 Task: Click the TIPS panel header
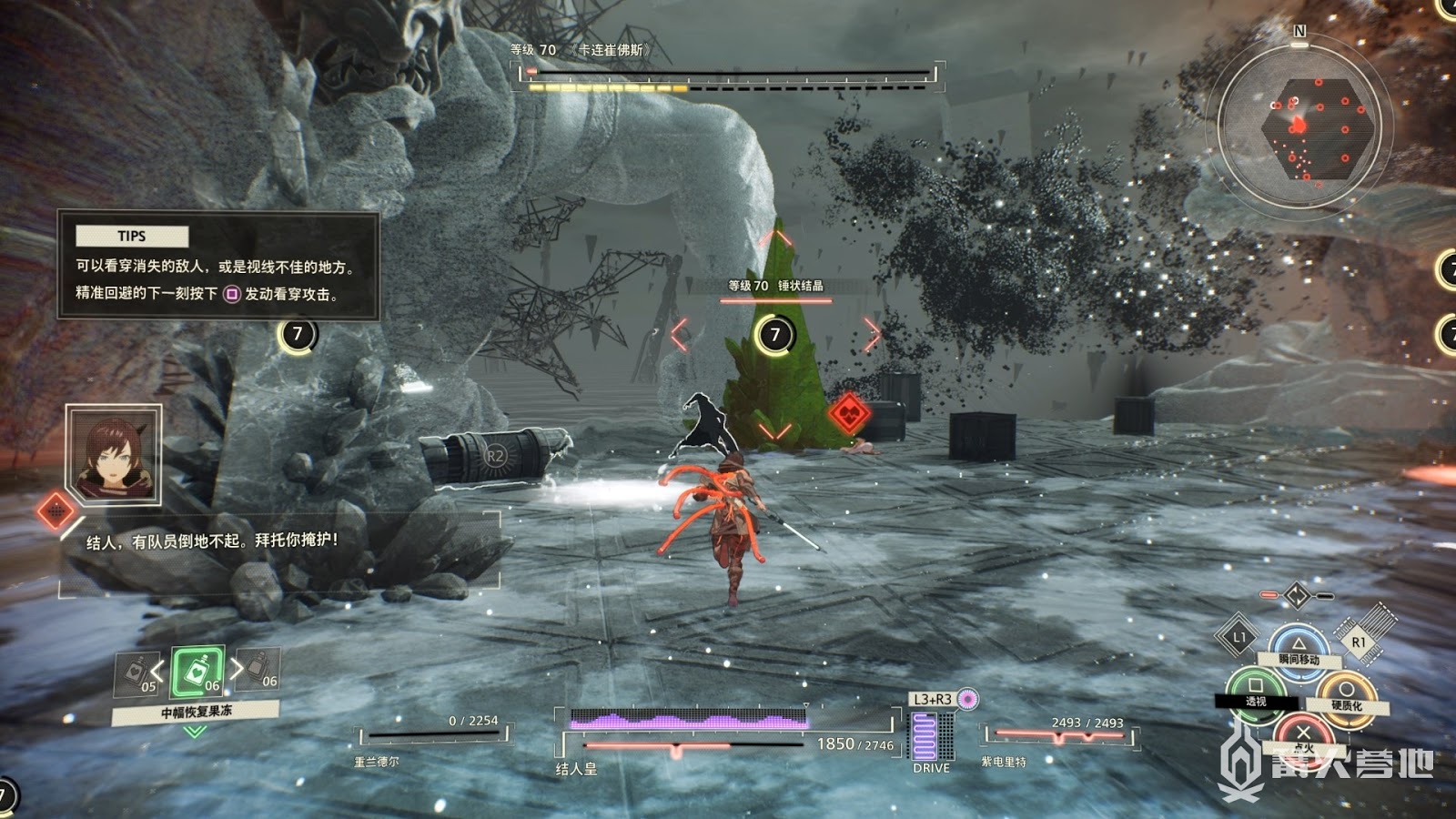[132, 236]
